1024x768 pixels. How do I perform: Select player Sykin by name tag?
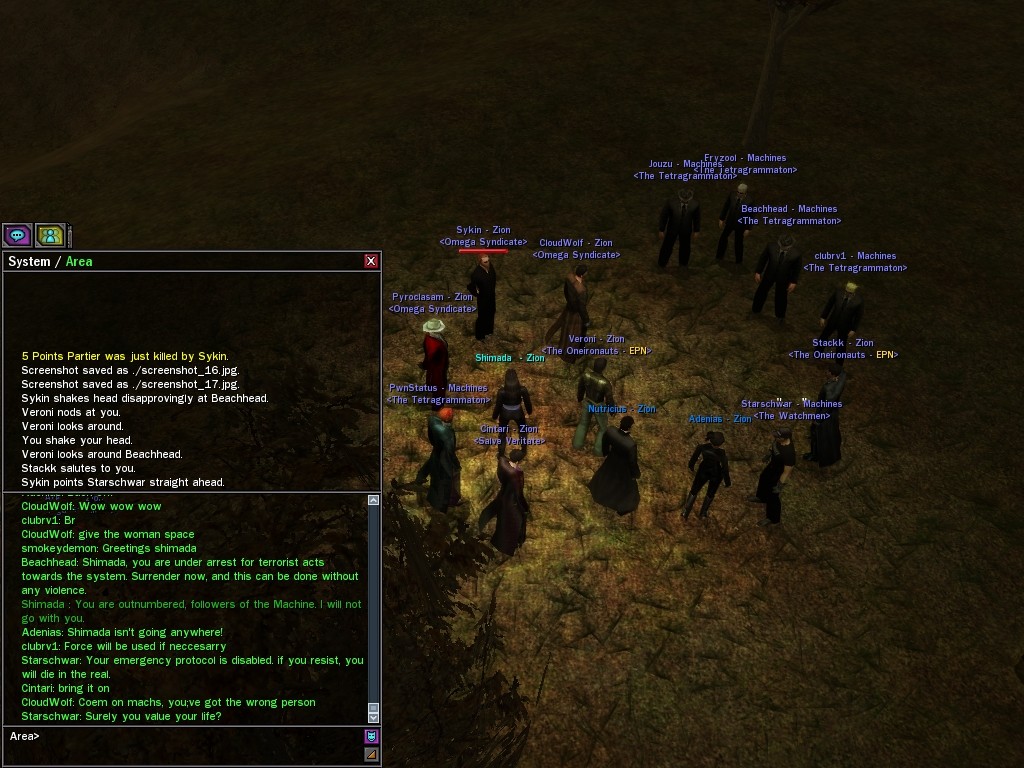pyautogui.click(x=483, y=230)
